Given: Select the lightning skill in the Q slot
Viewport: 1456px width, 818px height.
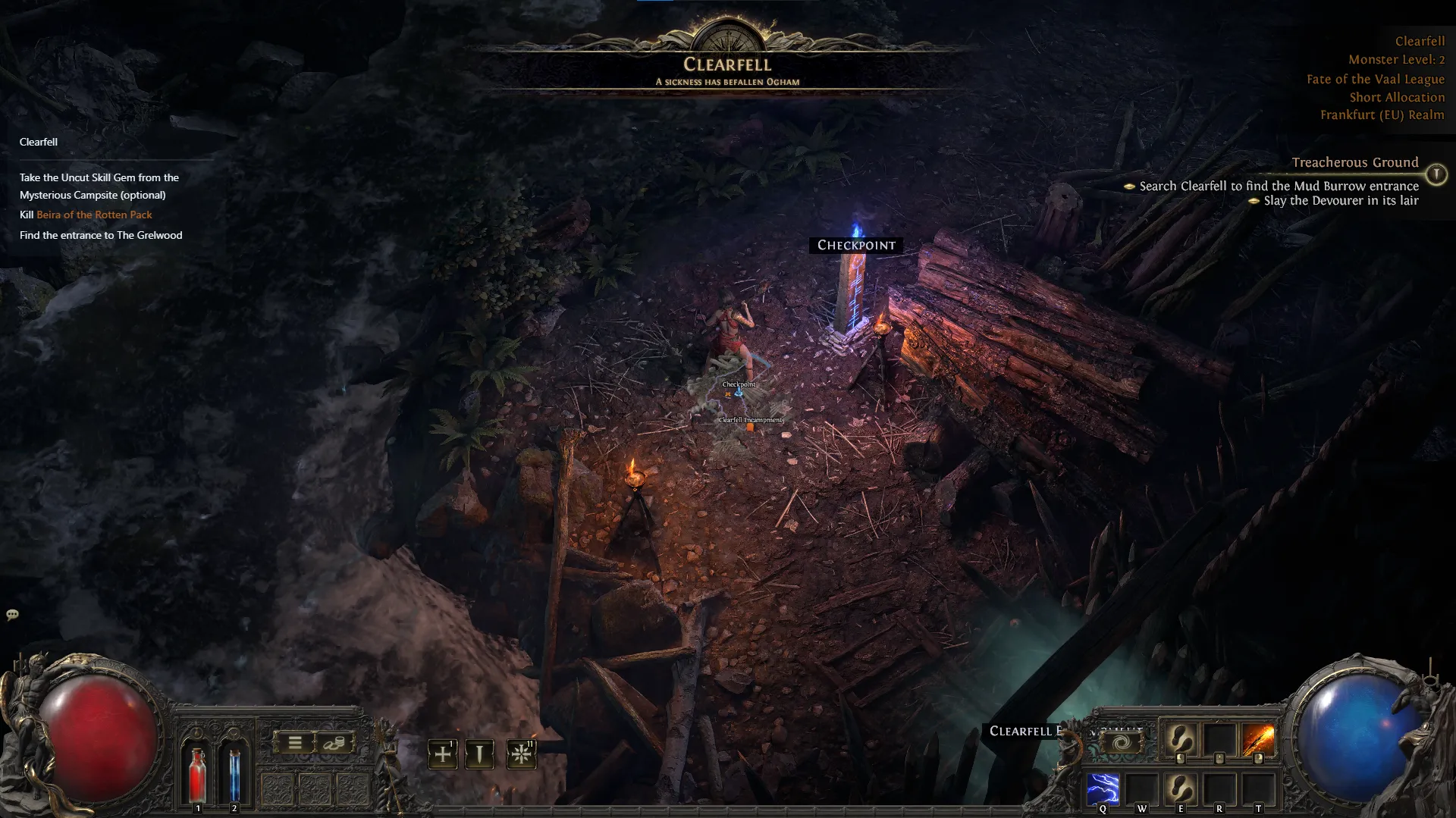Looking at the screenshot, I should click(1103, 789).
